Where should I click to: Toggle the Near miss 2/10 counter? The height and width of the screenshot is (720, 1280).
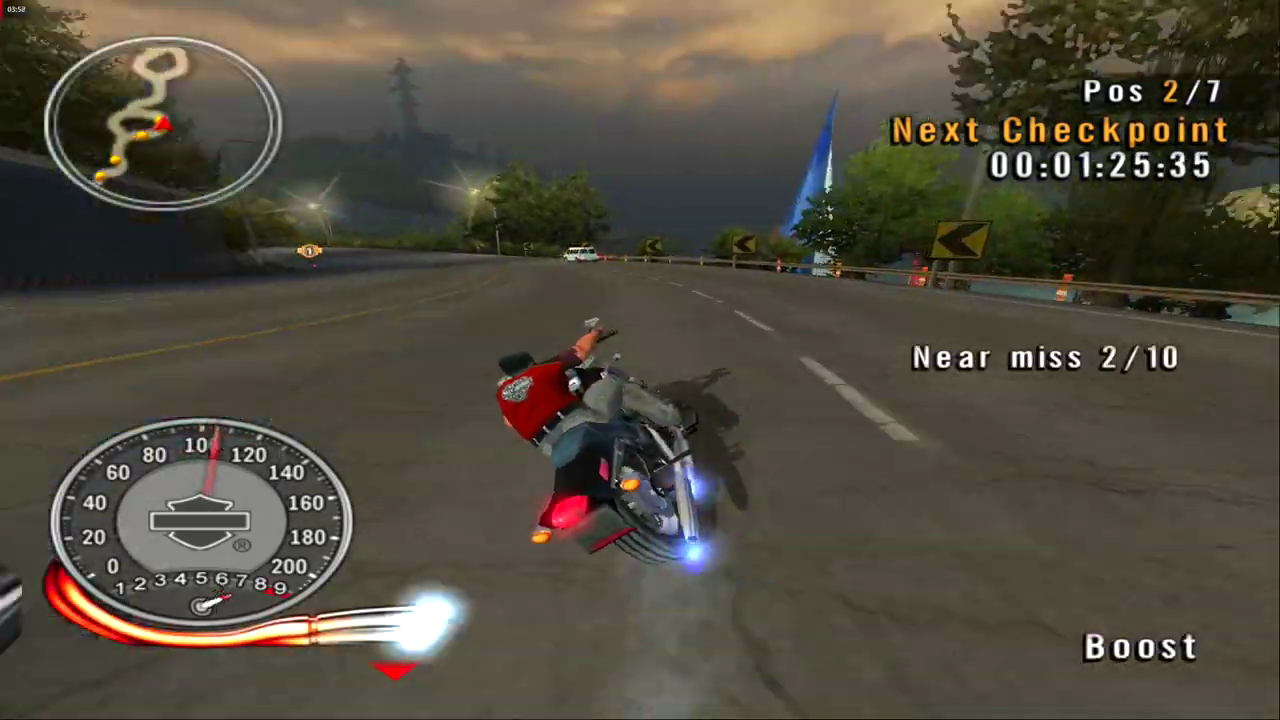click(1045, 357)
